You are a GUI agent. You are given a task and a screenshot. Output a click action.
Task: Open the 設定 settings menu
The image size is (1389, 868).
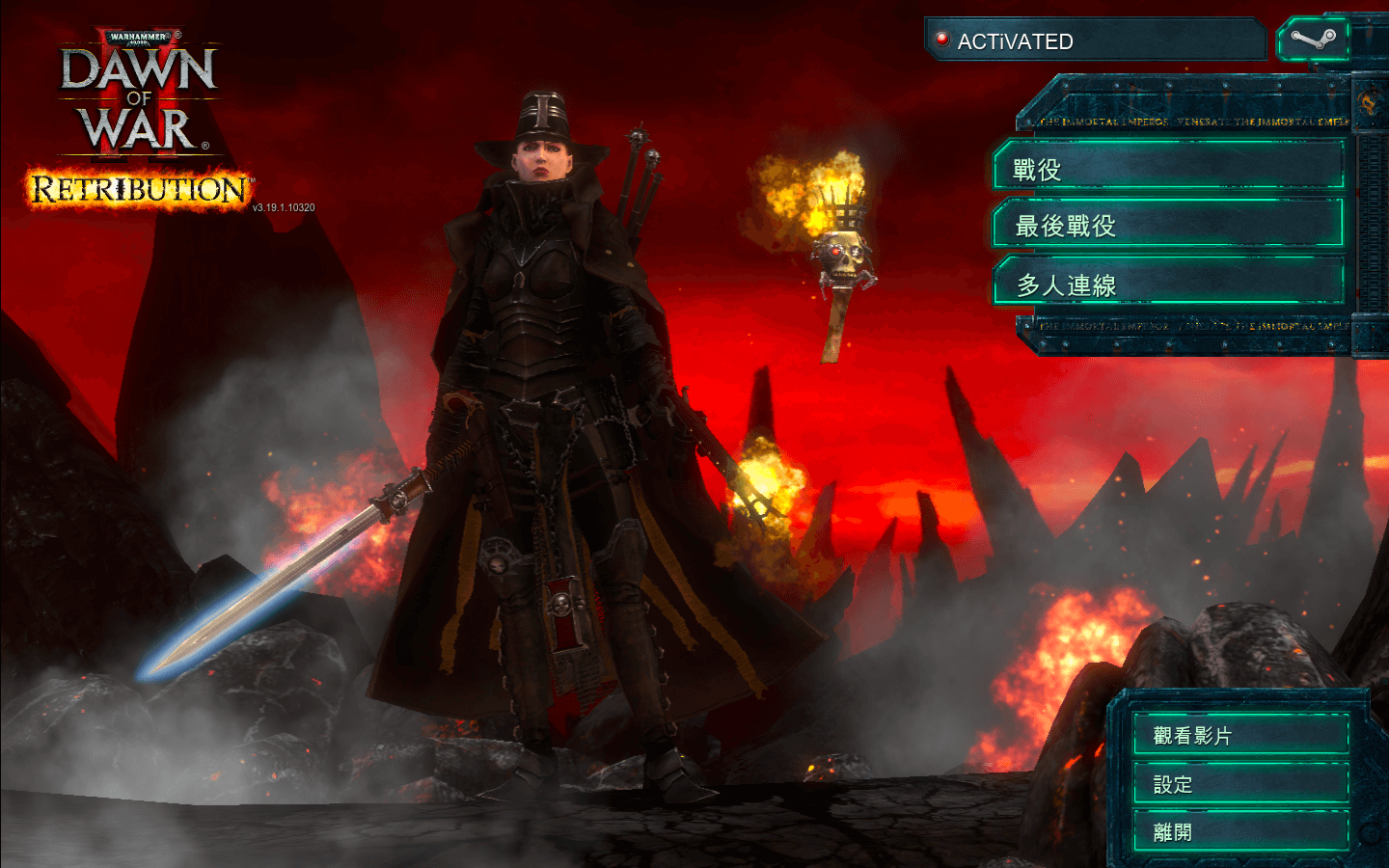click(x=1240, y=784)
